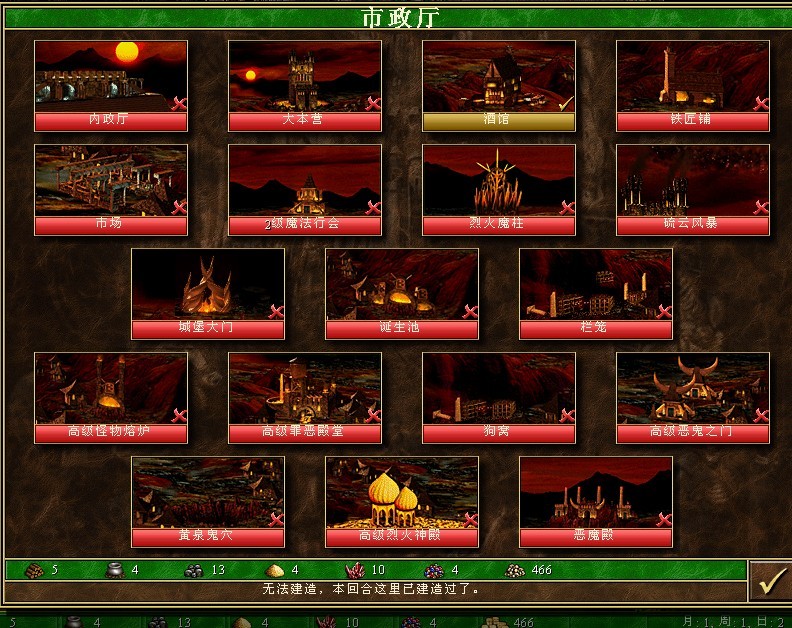Select the 铁匠铺 blacksmith tile
The image size is (792, 628).
[x=693, y=86]
